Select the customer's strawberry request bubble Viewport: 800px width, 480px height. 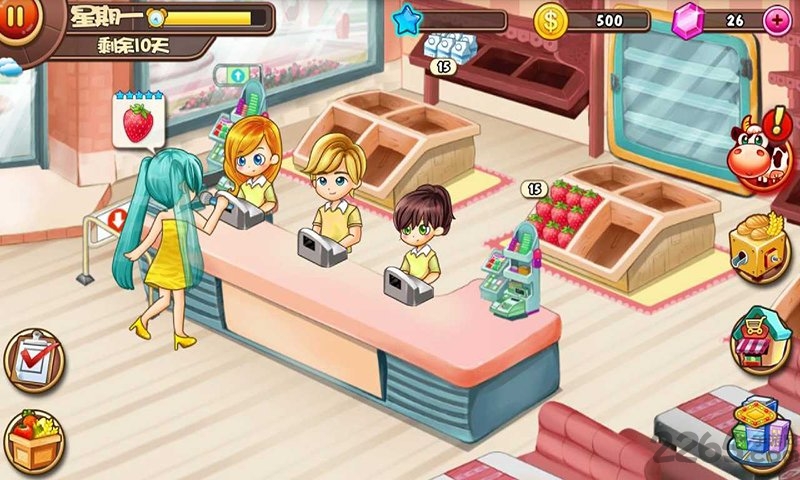138,121
